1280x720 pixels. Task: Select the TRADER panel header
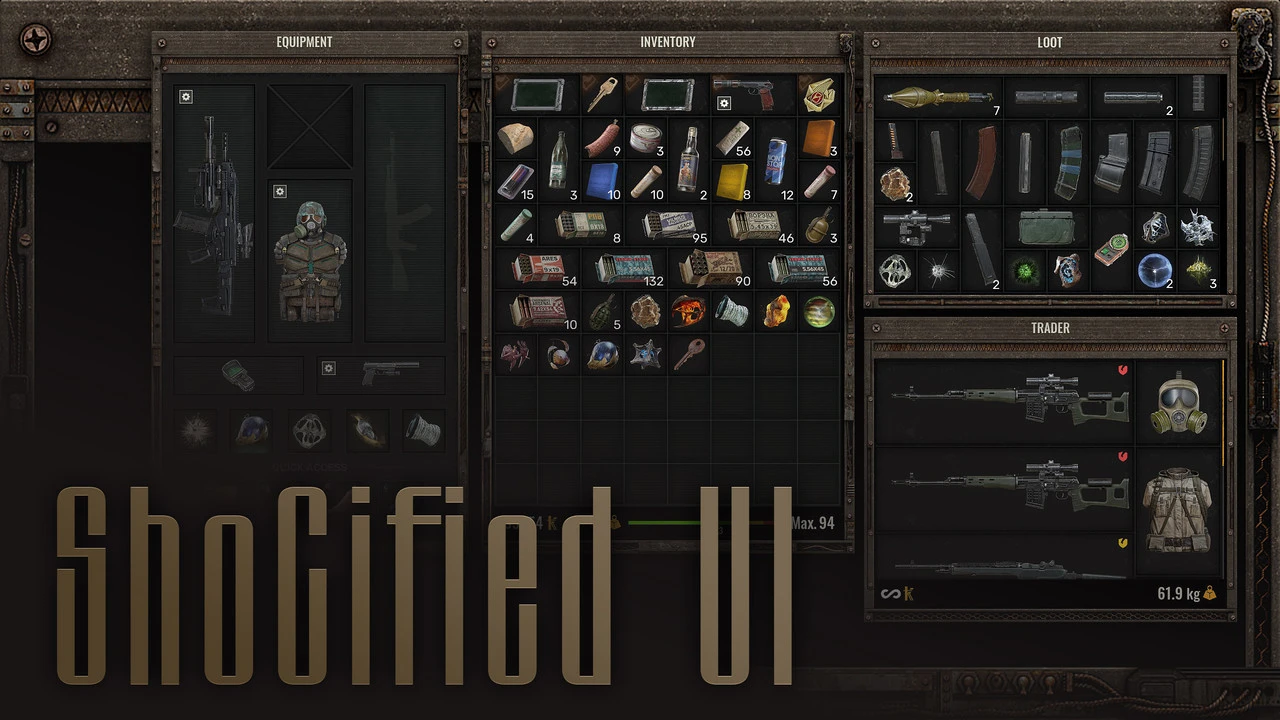coord(1050,327)
